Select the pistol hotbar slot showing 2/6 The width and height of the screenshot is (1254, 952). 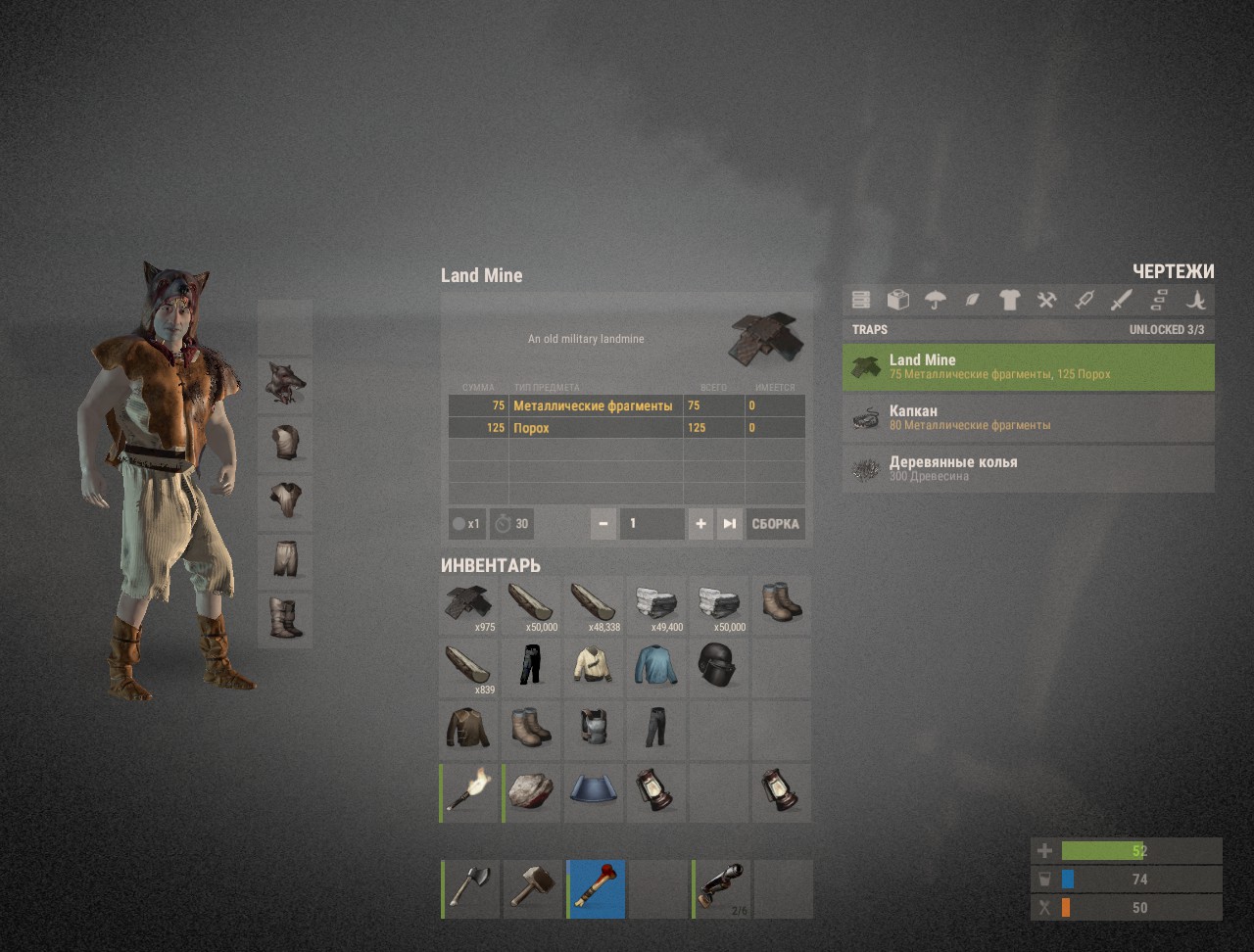(722, 888)
